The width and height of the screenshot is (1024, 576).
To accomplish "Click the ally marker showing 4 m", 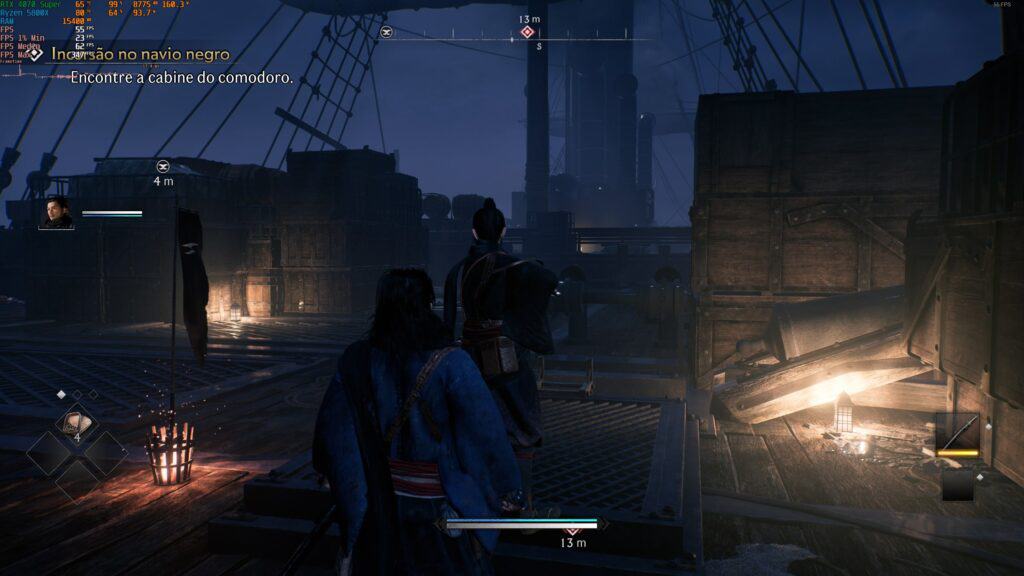I will (163, 166).
